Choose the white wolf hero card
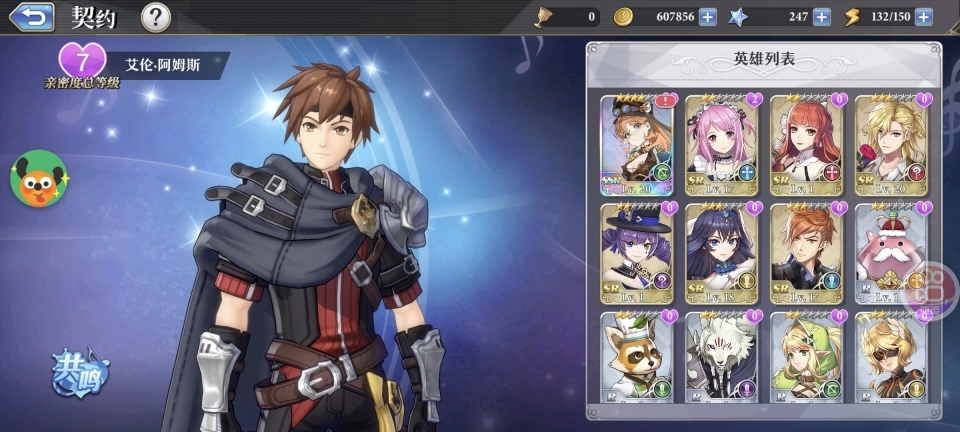 (721, 360)
